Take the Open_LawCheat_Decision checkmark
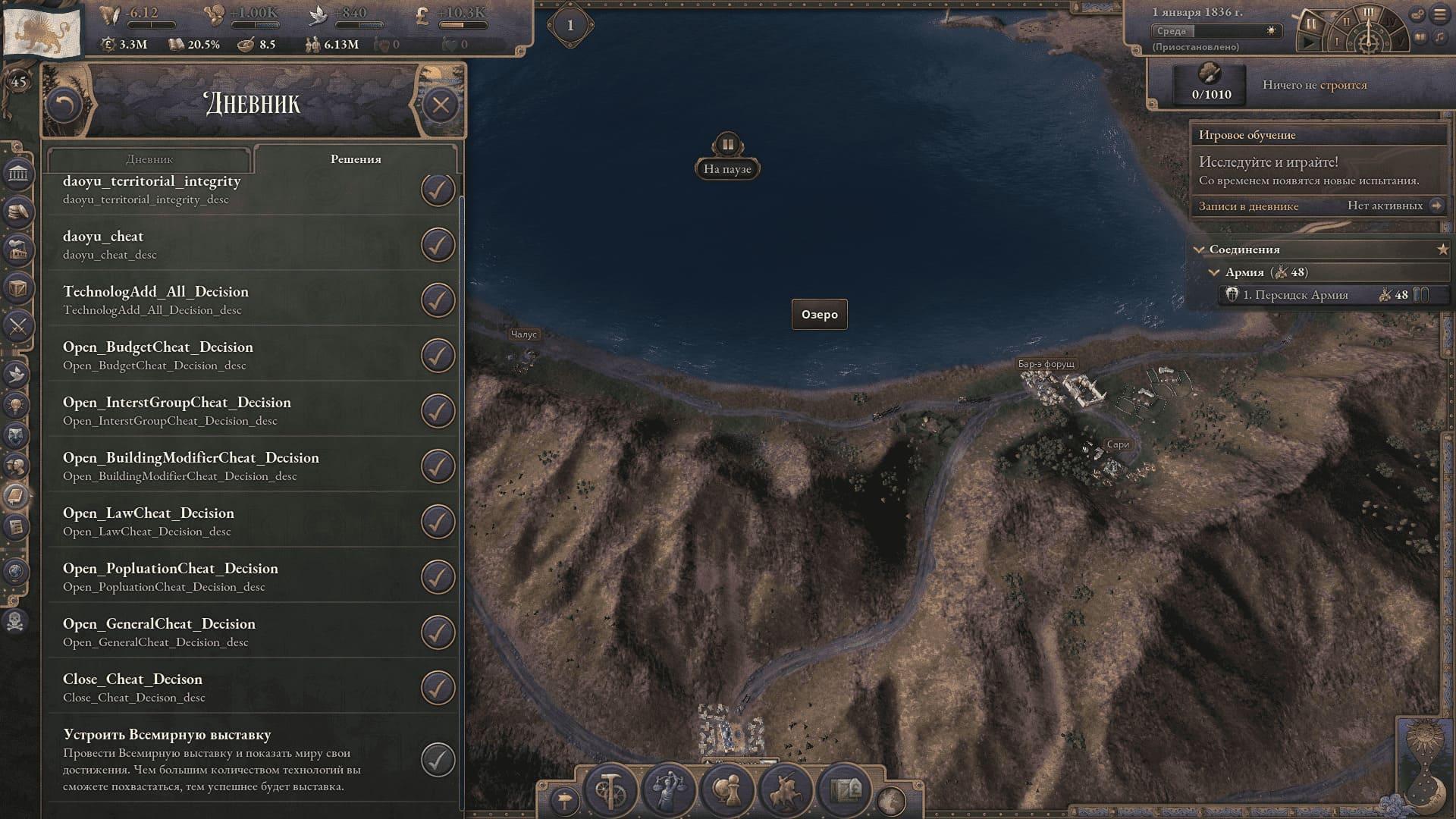The width and height of the screenshot is (1456, 819). pos(438,522)
